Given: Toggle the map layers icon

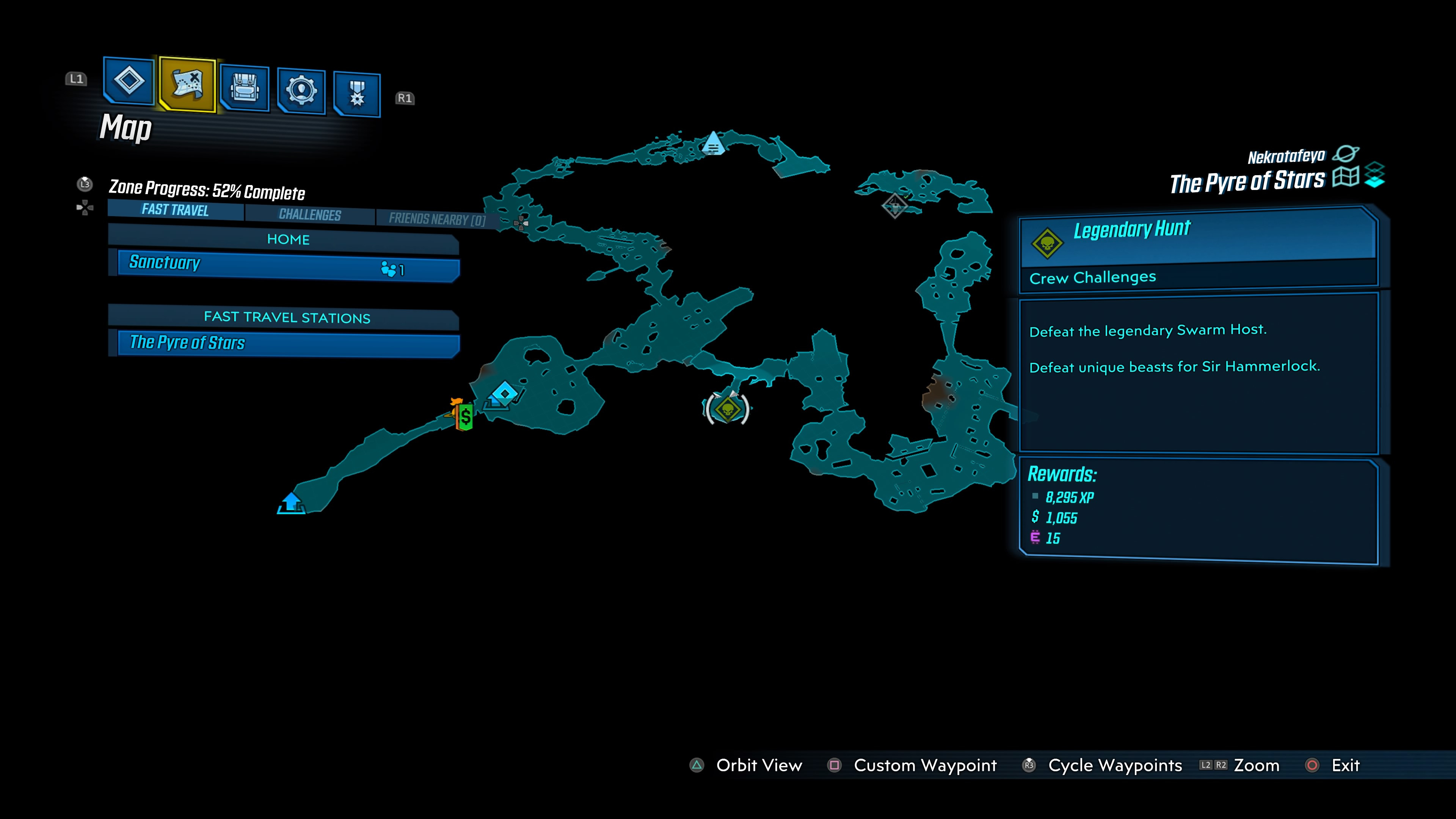Looking at the screenshot, I should 1374,175.
